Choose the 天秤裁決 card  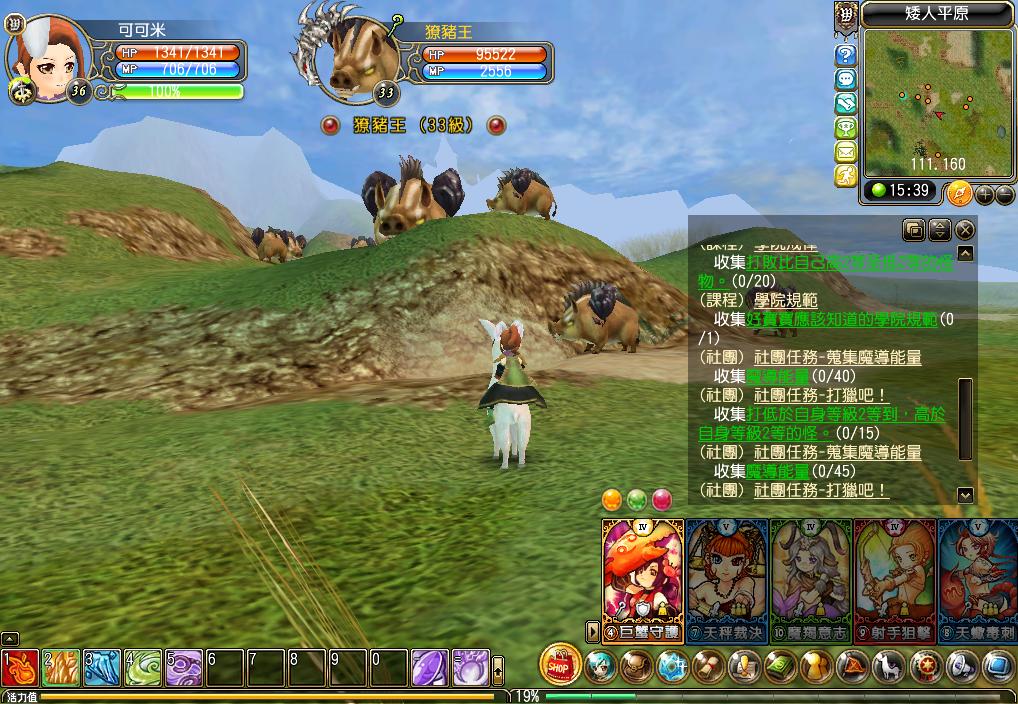(x=726, y=575)
